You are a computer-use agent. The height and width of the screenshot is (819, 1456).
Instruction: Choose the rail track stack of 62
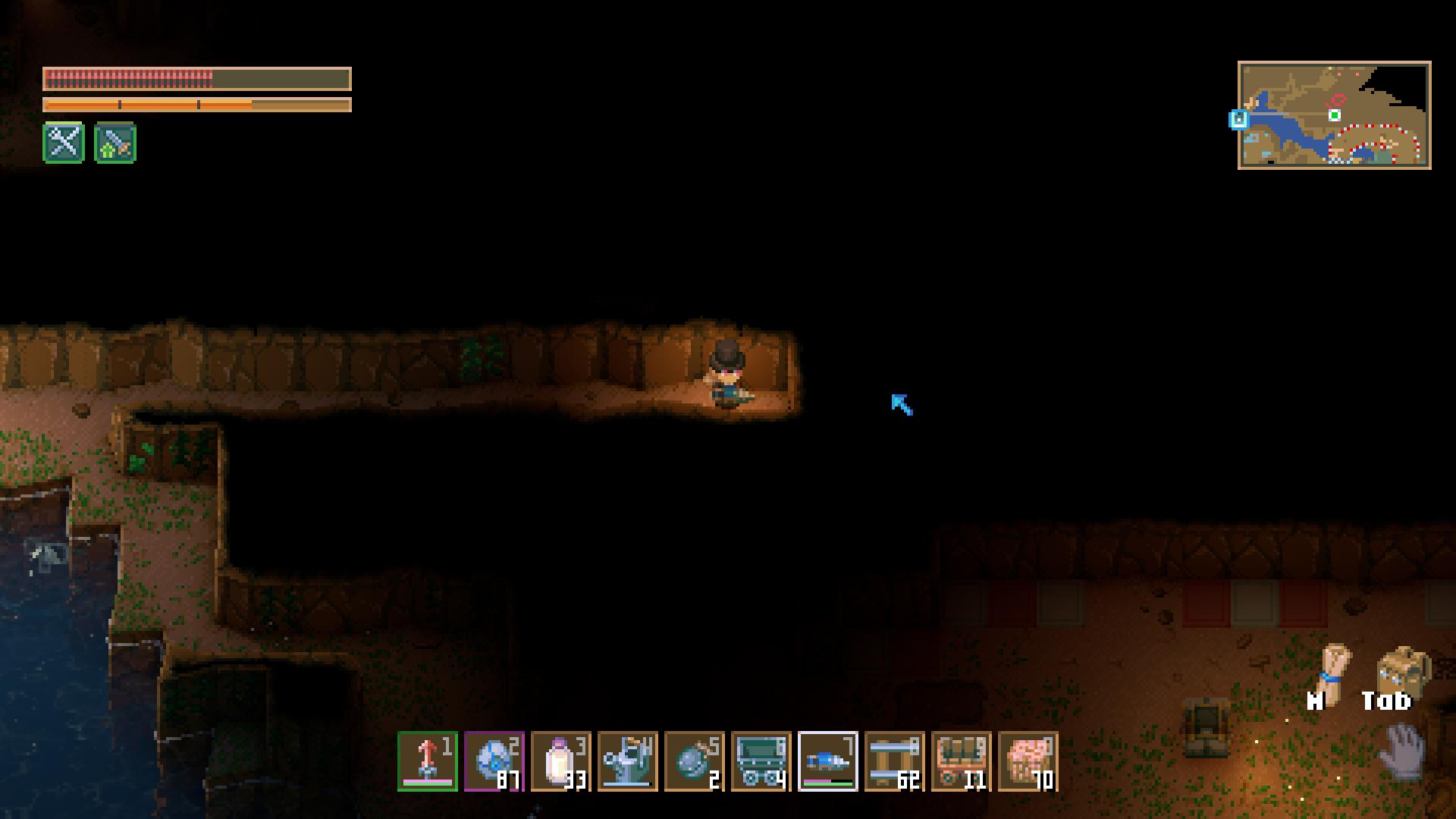(895, 761)
